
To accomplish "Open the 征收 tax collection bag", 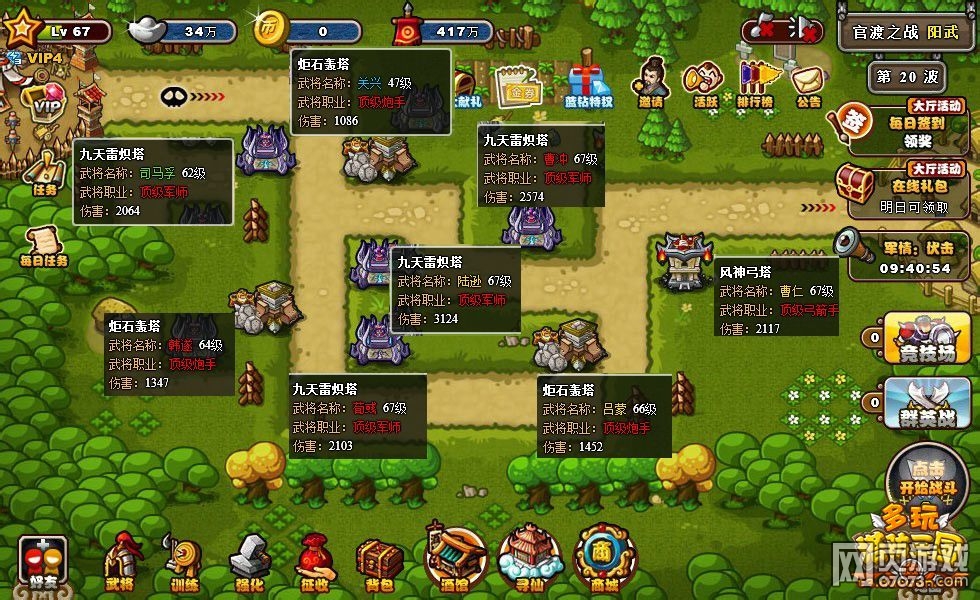I will click(314, 561).
